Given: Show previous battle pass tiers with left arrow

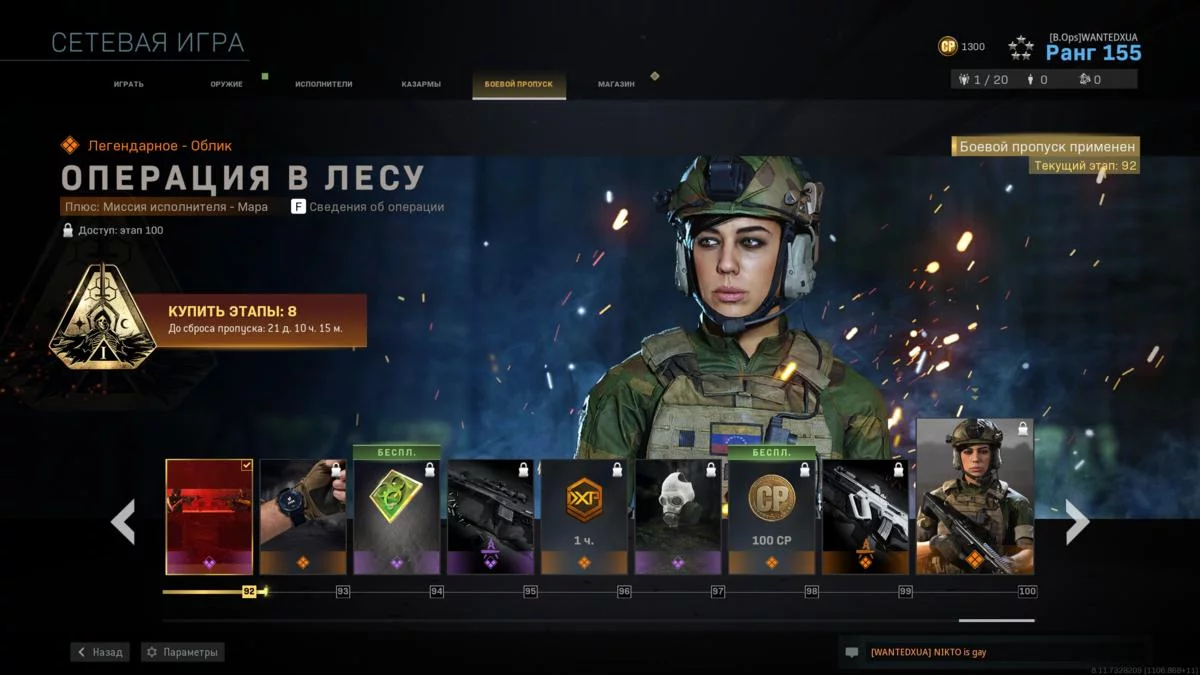Looking at the screenshot, I should (123, 521).
